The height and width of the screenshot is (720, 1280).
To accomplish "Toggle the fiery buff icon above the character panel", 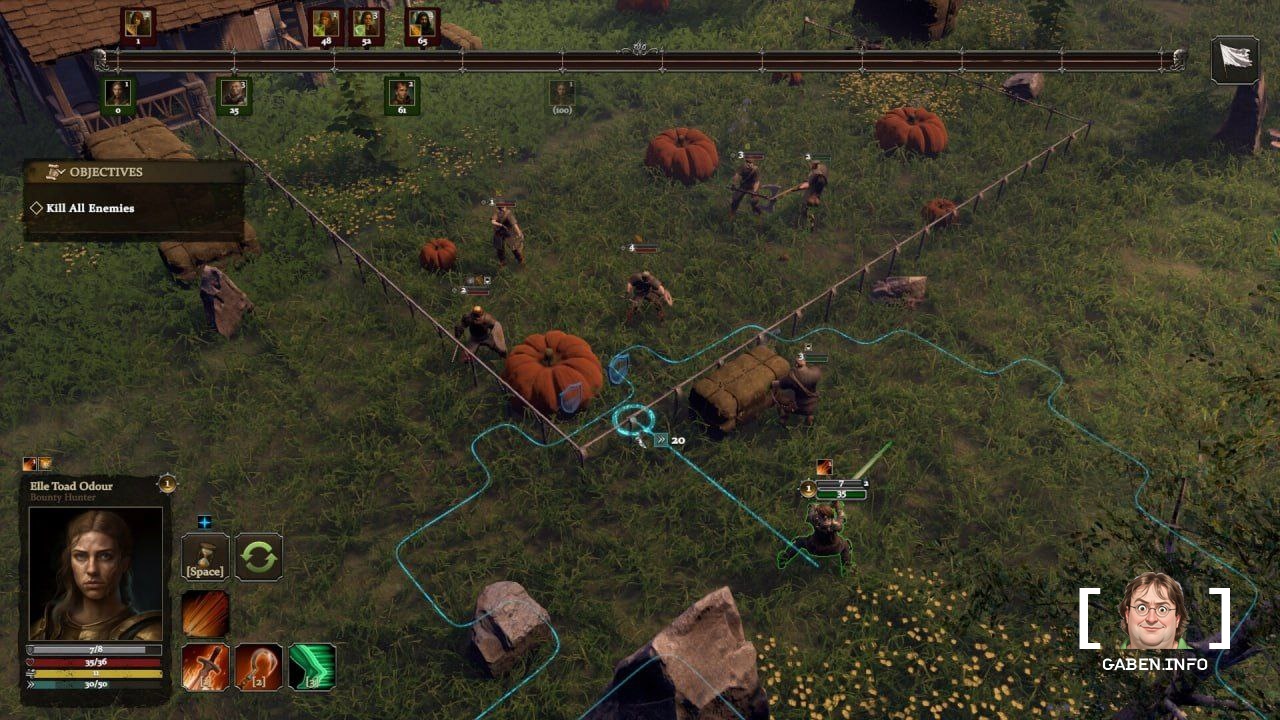I will click(x=28, y=463).
